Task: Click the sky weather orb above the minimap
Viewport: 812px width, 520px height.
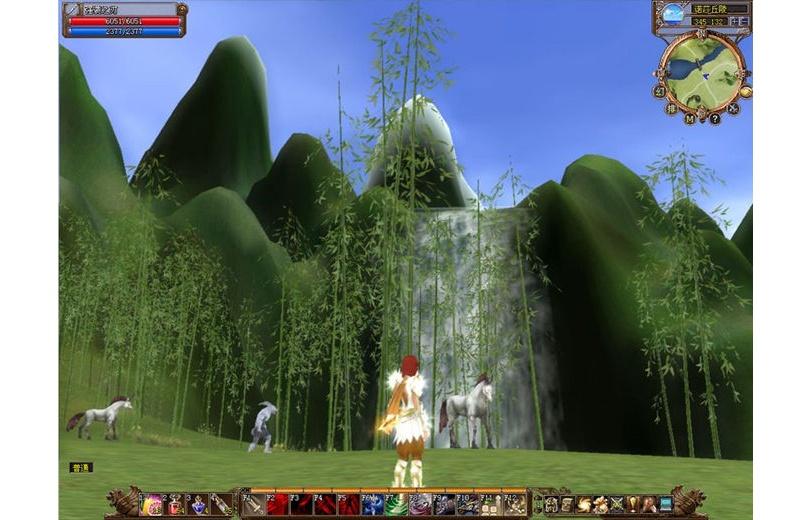Action: (x=674, y=14)
